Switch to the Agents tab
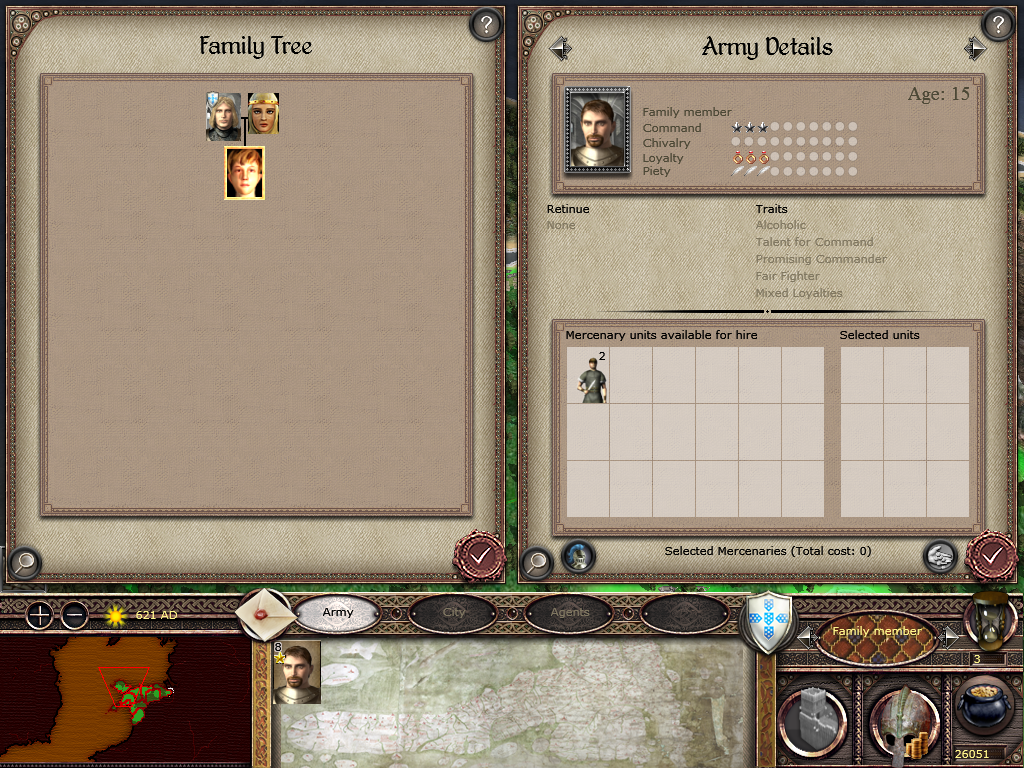The width and height of the screenshot is (1024, 768). pyautogui.click(x=569, y=612)
